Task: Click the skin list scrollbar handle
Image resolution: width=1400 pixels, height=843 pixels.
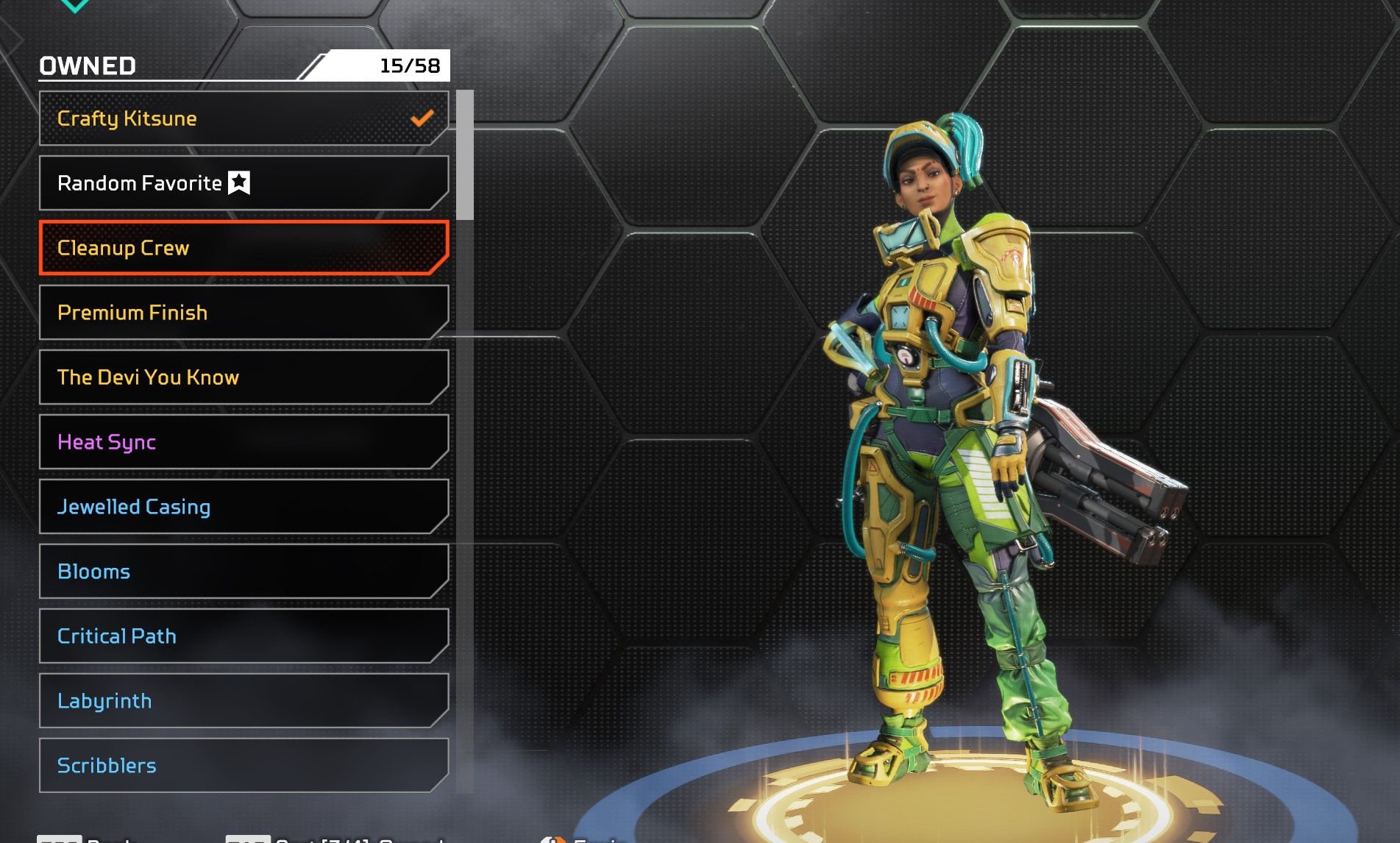Action: tap(465, 155)
